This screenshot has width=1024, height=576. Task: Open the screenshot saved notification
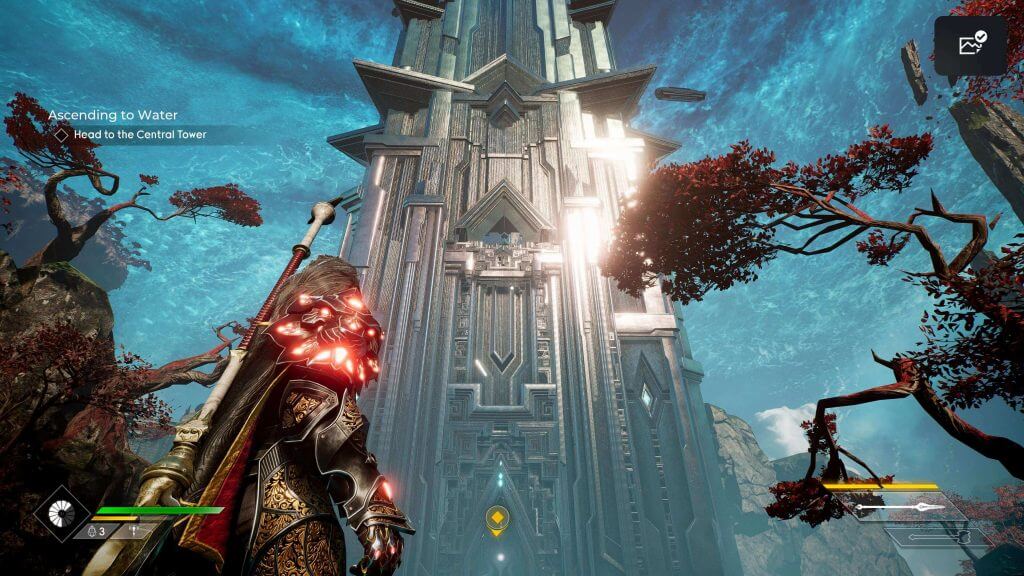pyautogui.click(x=970, y=45)
